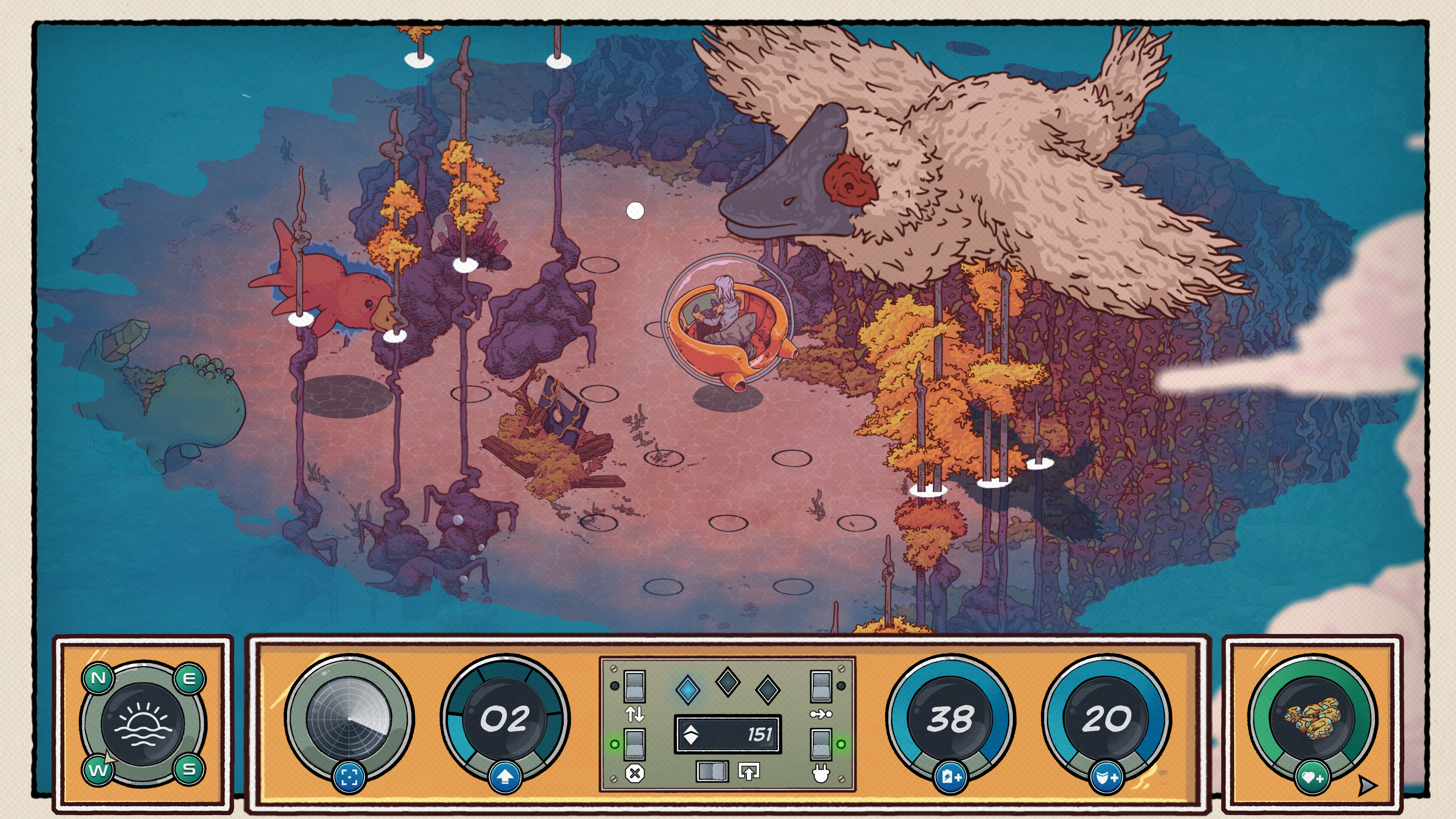
Task: Turn the compass to East
Action: click(x=189, y=678)
